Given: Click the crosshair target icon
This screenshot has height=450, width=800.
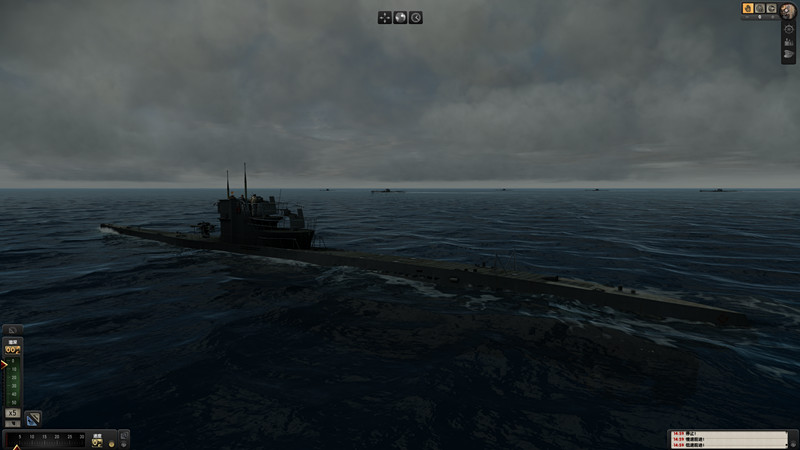Looking at the screenshot, I should (789, 29).
